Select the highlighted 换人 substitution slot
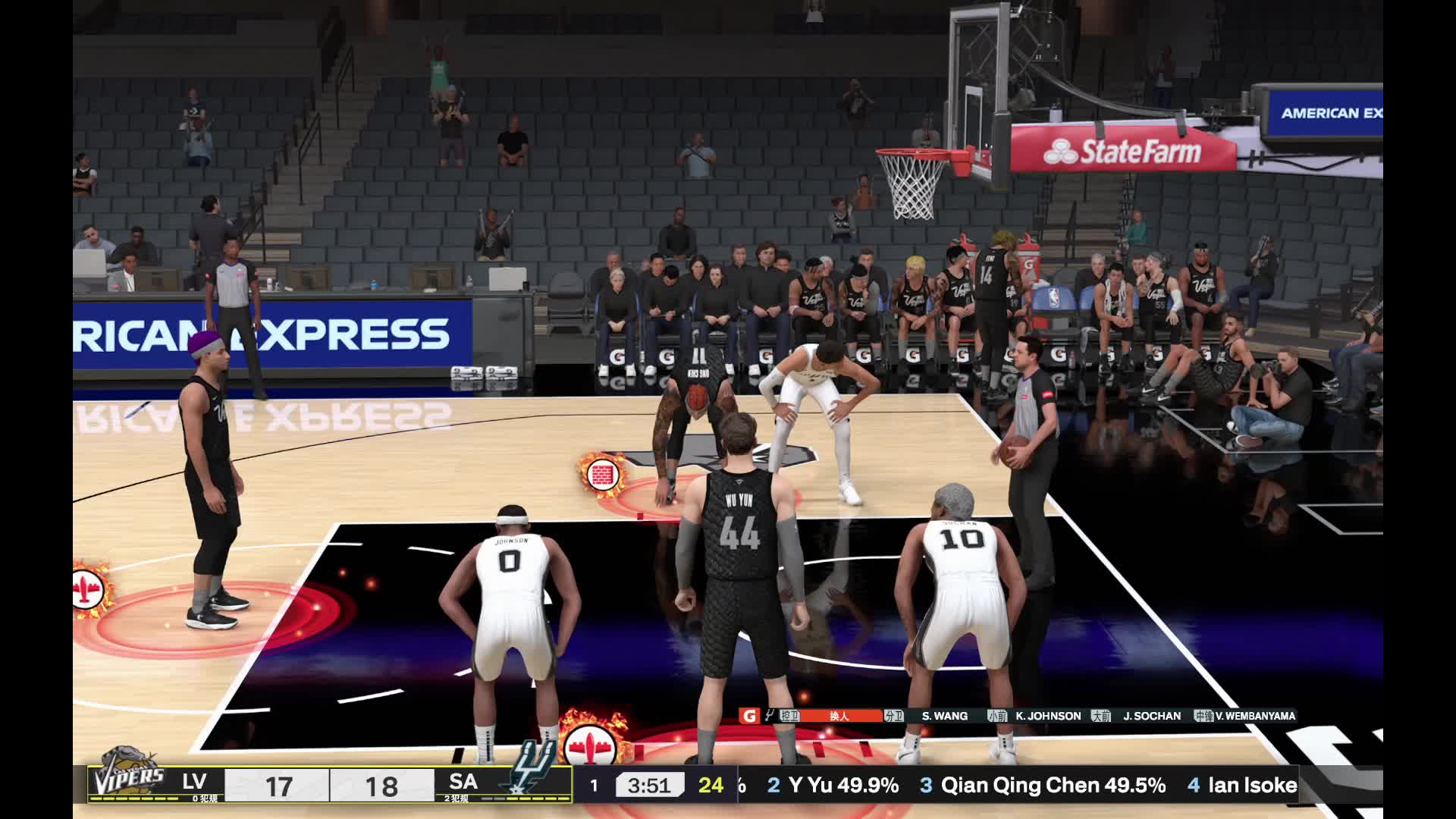The width and height of the screenshot is (1456, 819). click(839, 716)
